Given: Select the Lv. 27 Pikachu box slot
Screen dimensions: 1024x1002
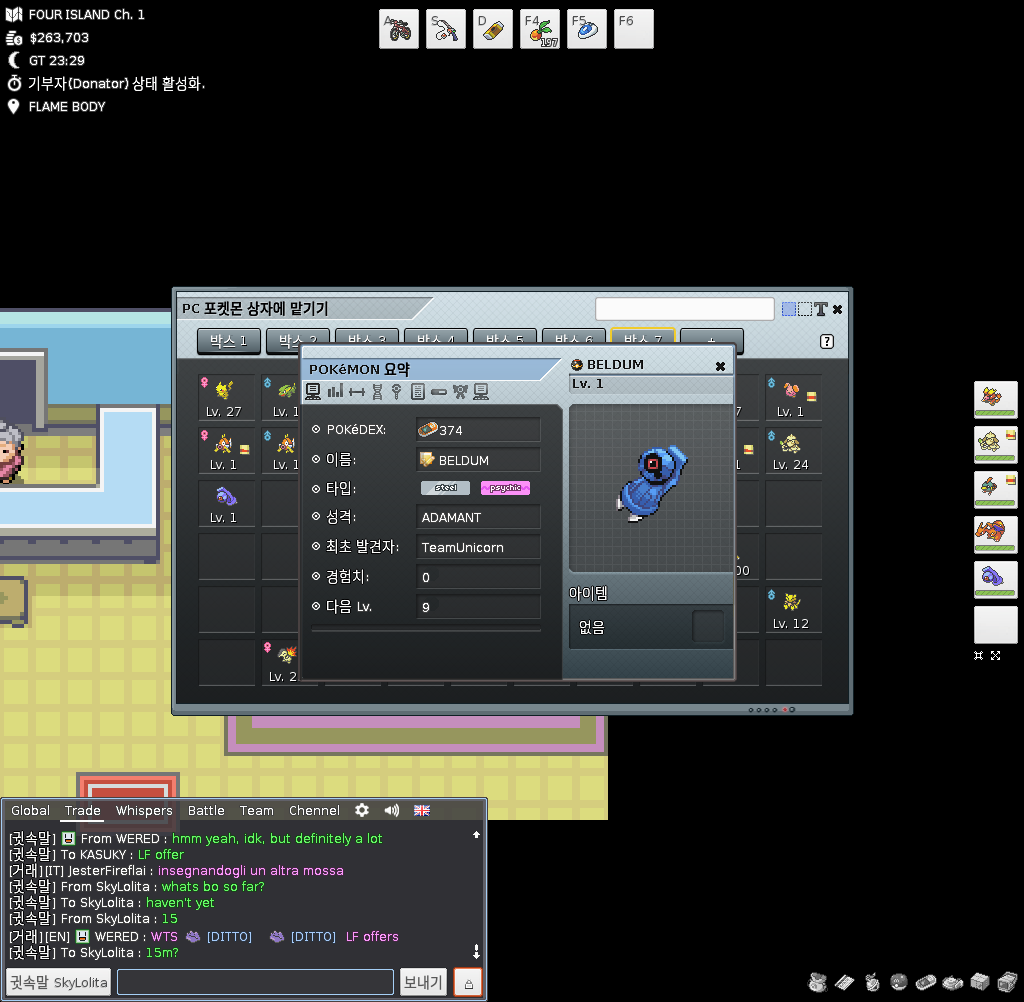Looking at the screenshot, I should (225, 397).
